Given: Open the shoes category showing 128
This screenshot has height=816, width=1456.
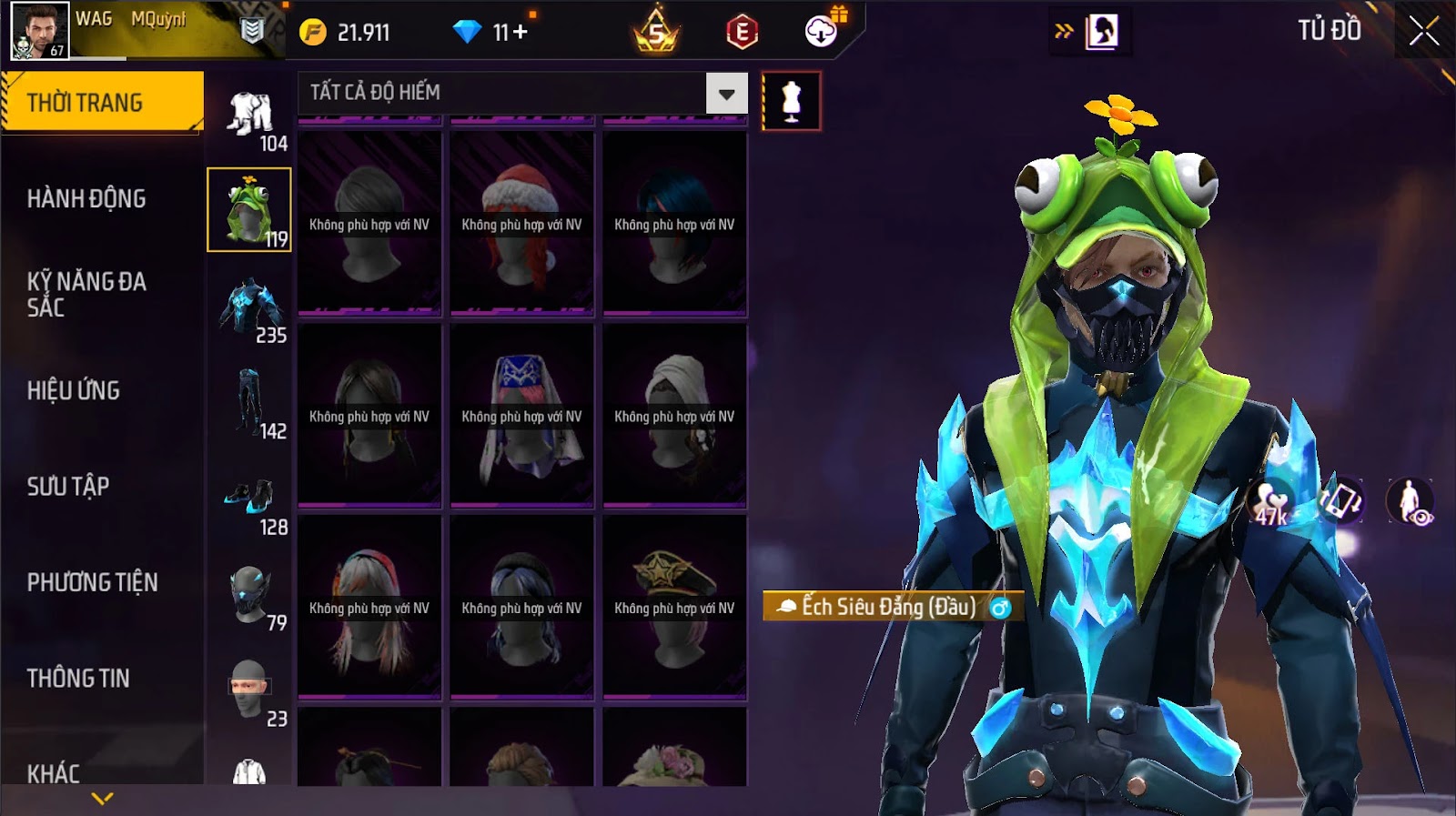Looking at the screenshot, I should (x=250, y=499).
